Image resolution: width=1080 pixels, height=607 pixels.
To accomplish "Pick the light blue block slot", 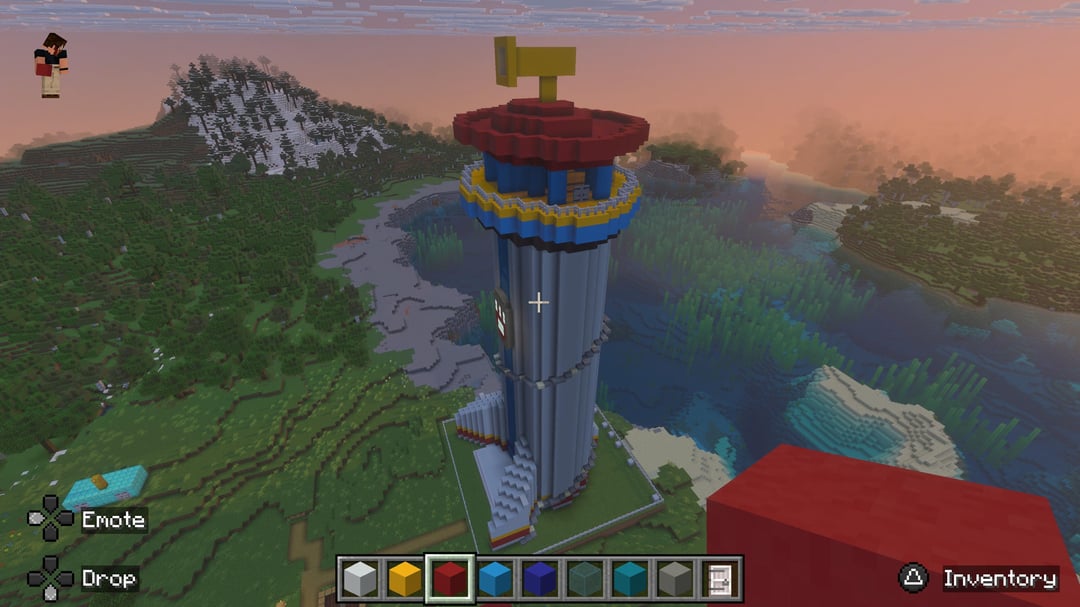I will (494, 579).
